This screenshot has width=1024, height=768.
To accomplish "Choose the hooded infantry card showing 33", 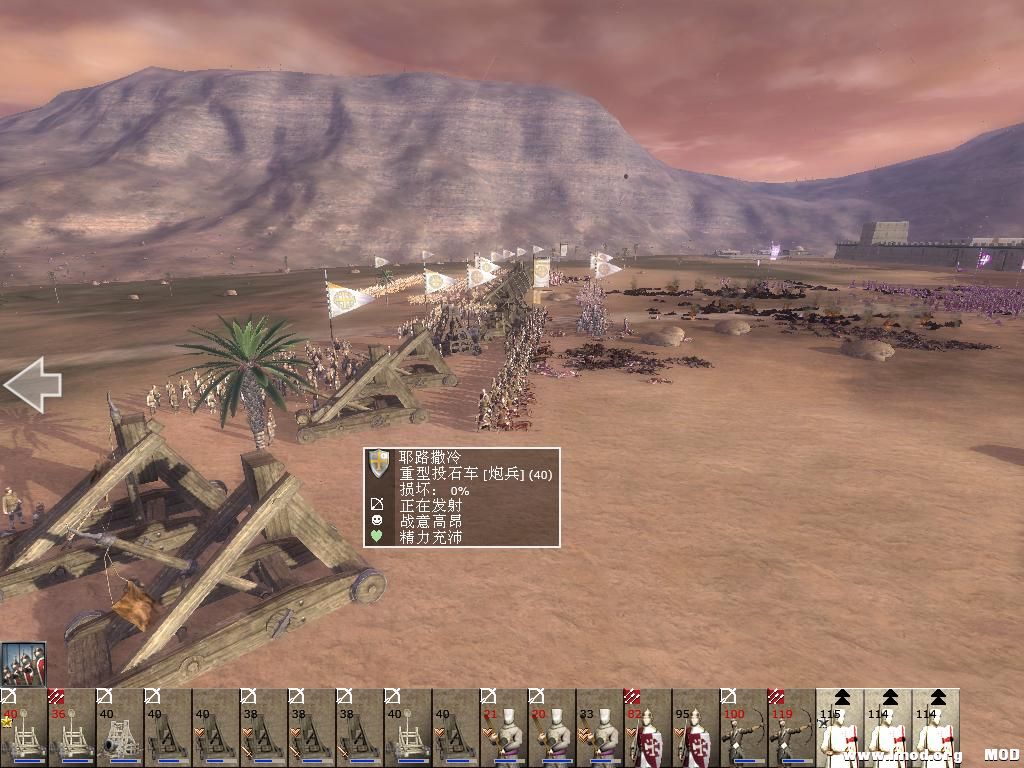I will click(599, 728).
